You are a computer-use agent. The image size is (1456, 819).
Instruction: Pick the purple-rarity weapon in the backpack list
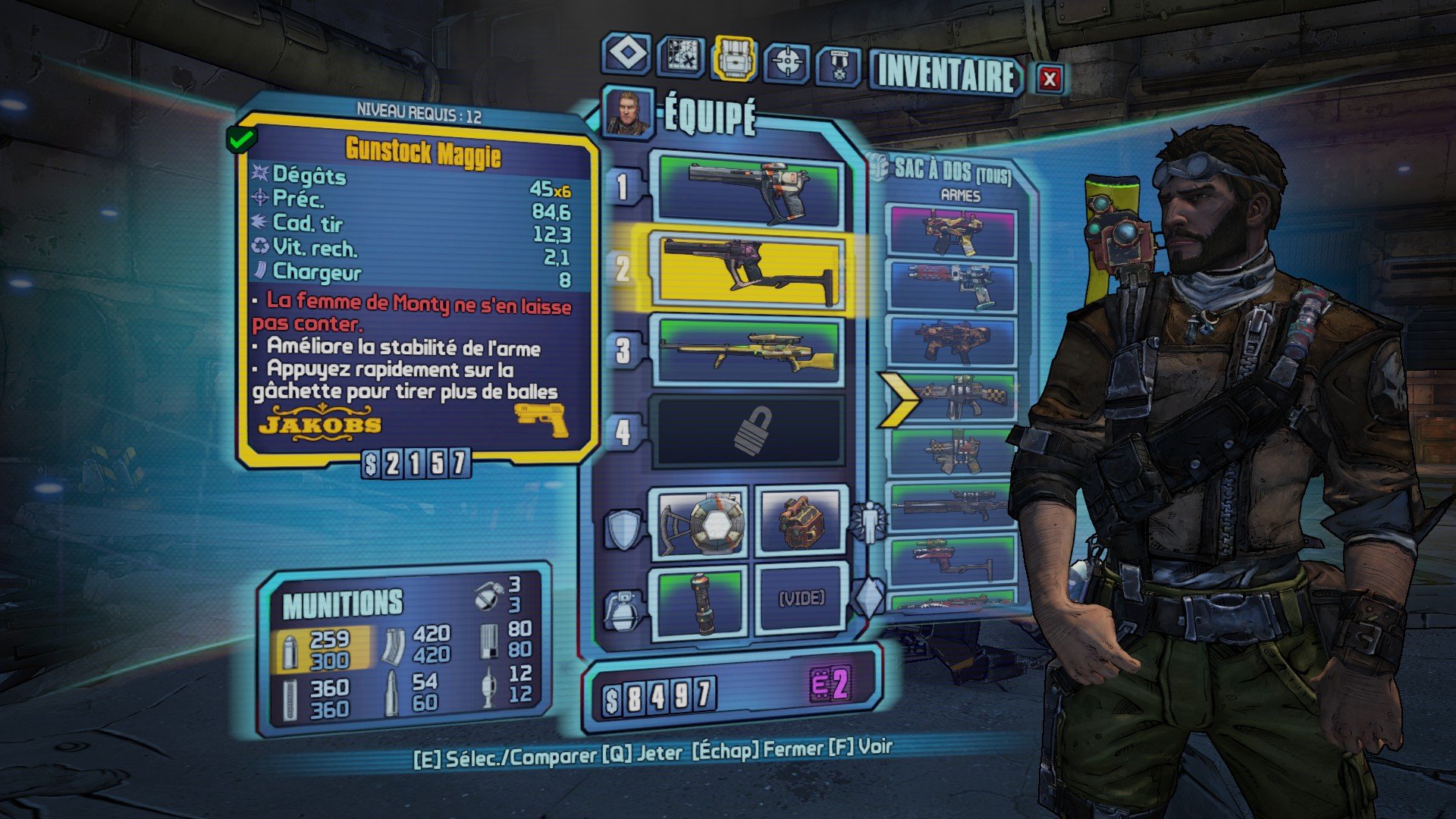(x=952, y=231)
